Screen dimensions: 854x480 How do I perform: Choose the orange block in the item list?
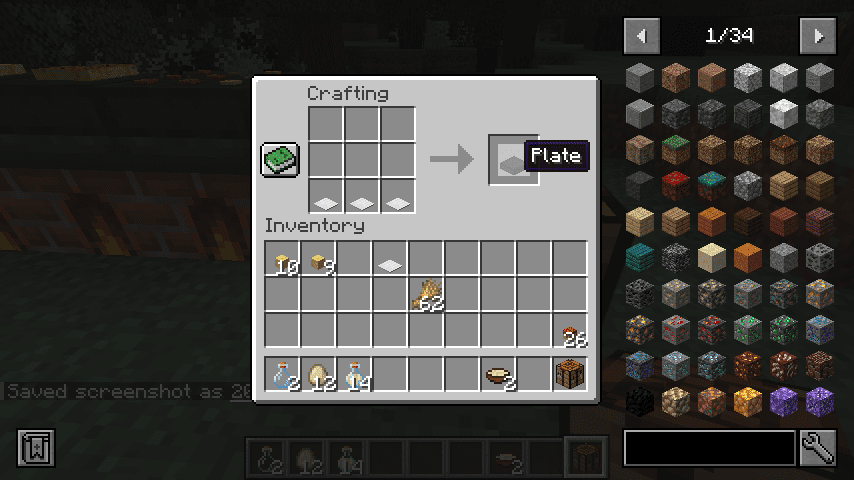coord(747,257)
